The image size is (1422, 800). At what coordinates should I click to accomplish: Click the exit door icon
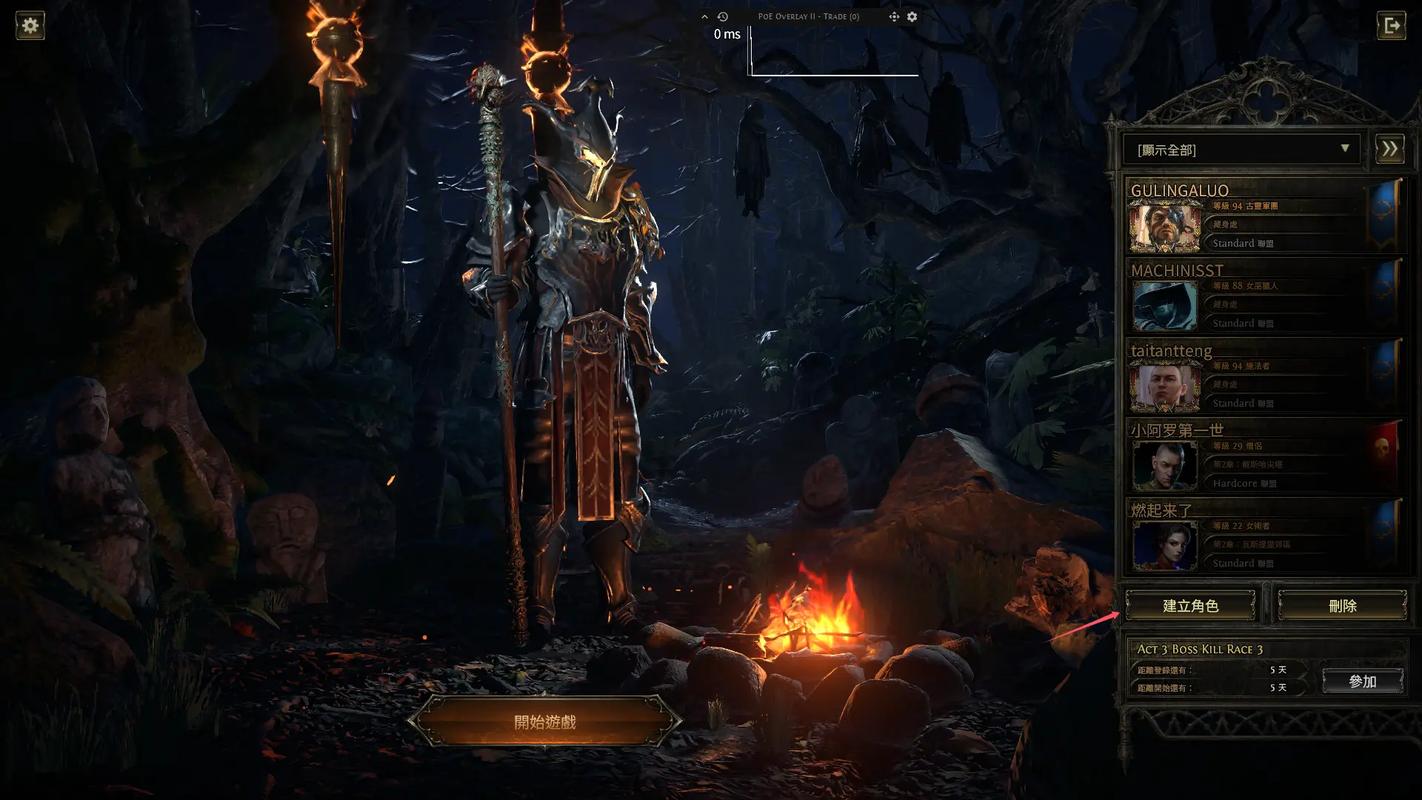click(x=1391, y=25)
